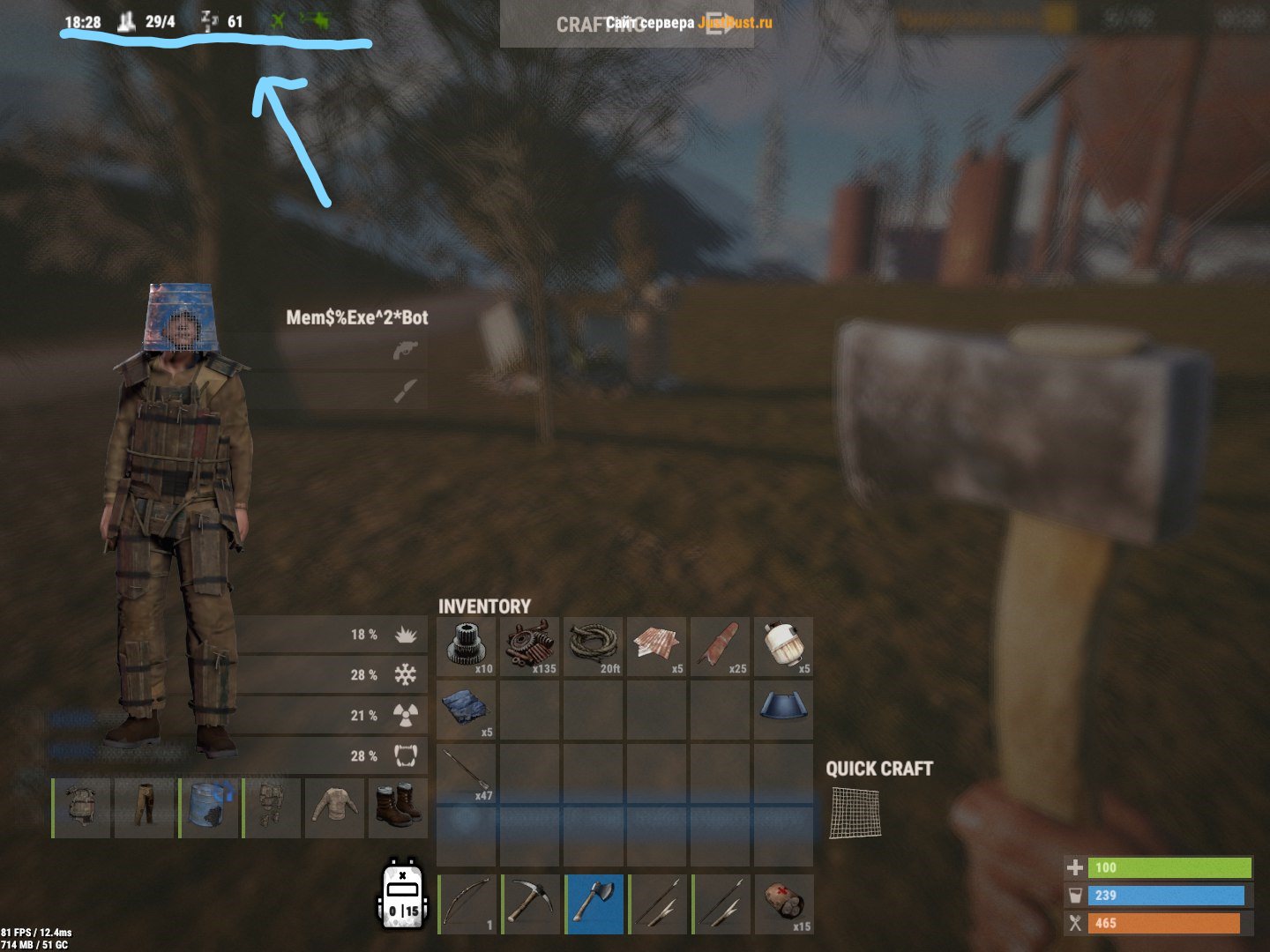Choose the worn pants clothing slot
Viewport: 1270px width, 952px height.
pos(145,807)
